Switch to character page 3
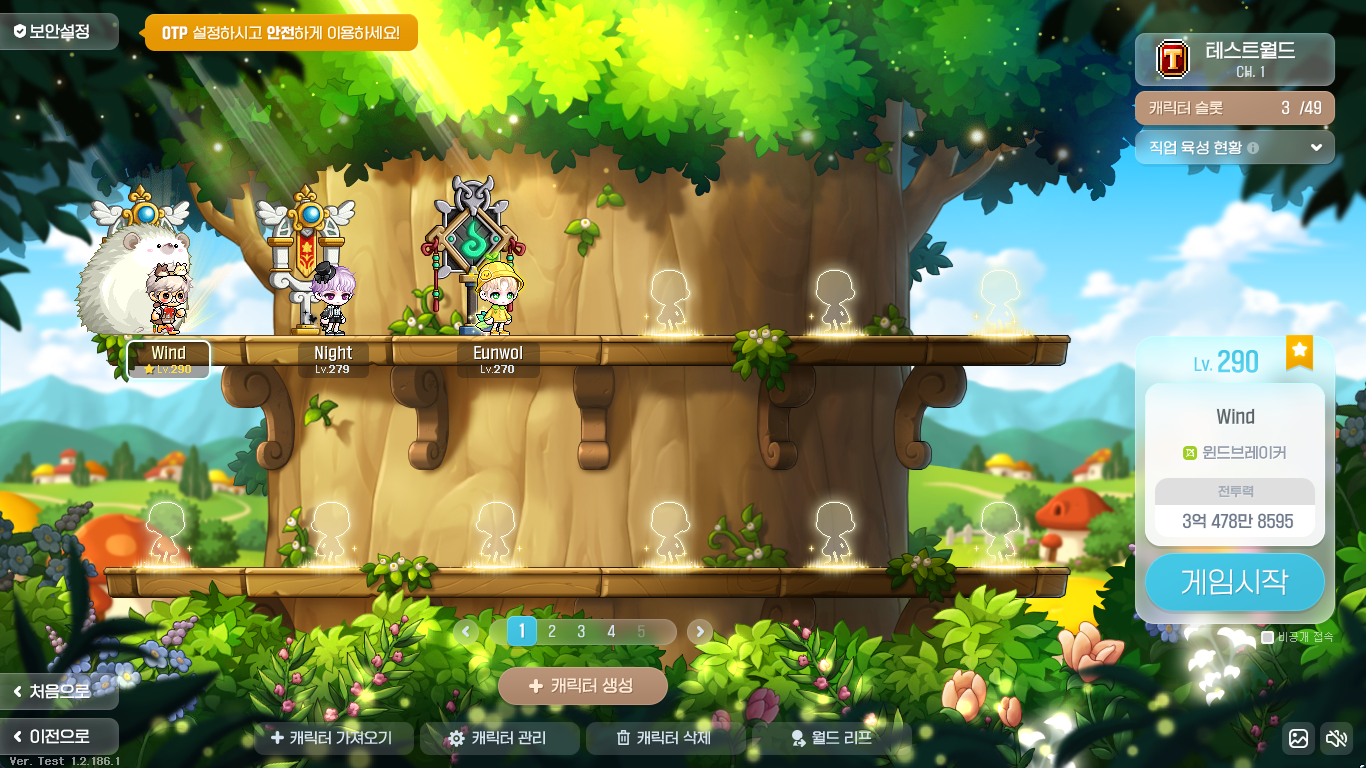The width and height of the screenshot is (1366, 768). point(581,631)
